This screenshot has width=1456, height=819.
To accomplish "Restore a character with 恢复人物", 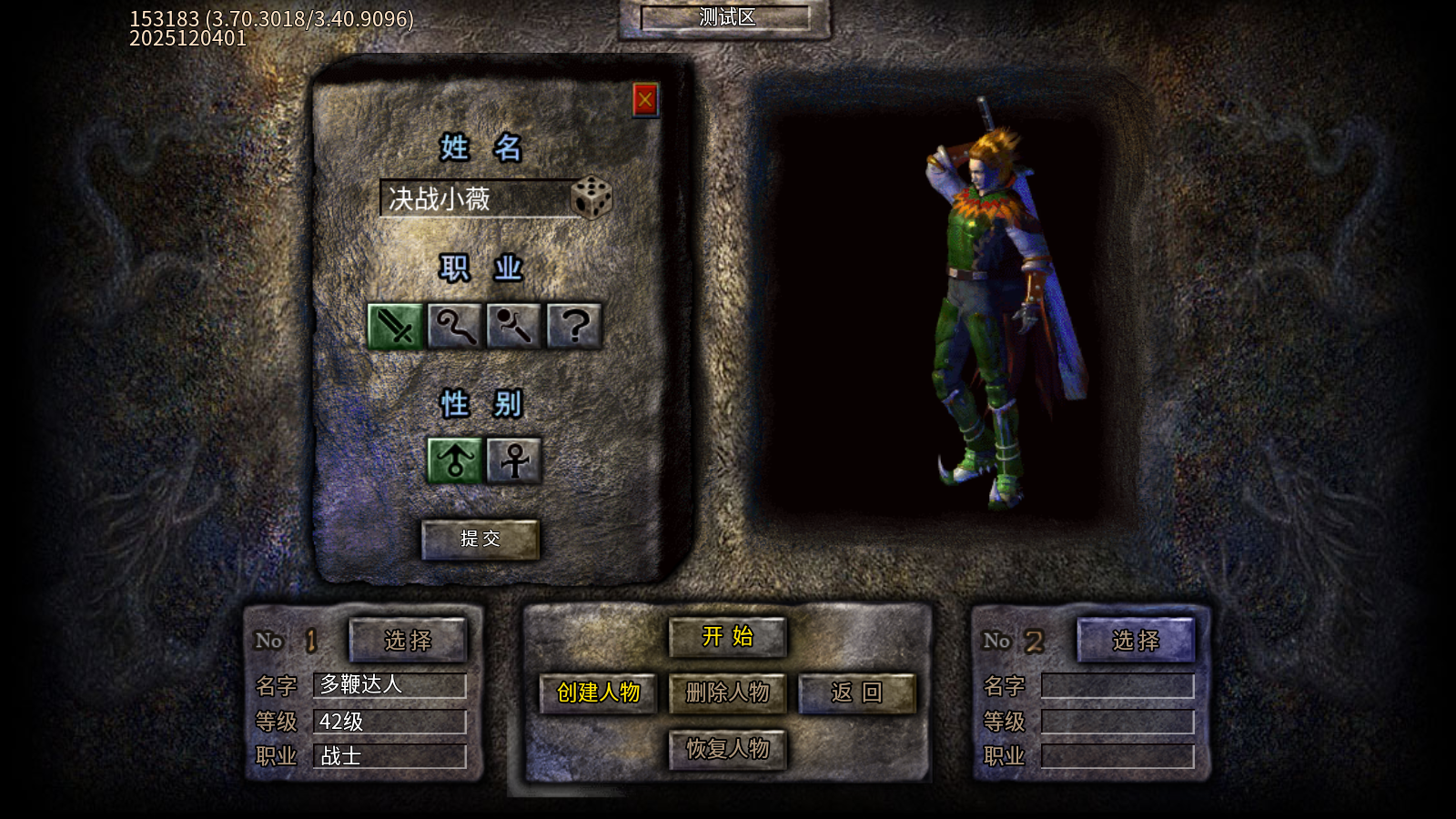I will pyautogui.click(x=727, y=749).
